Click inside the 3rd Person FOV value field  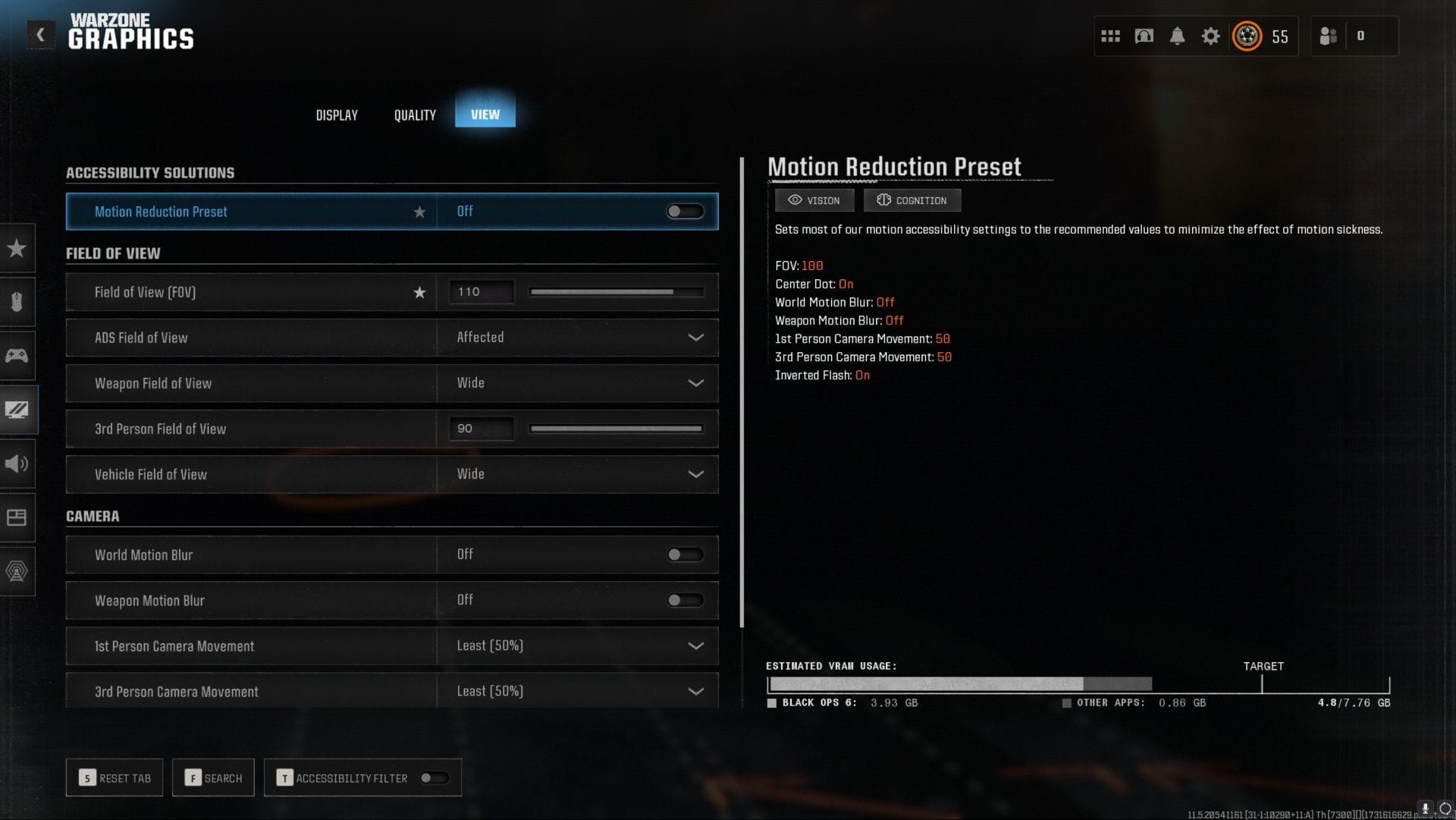pos(481,429)
